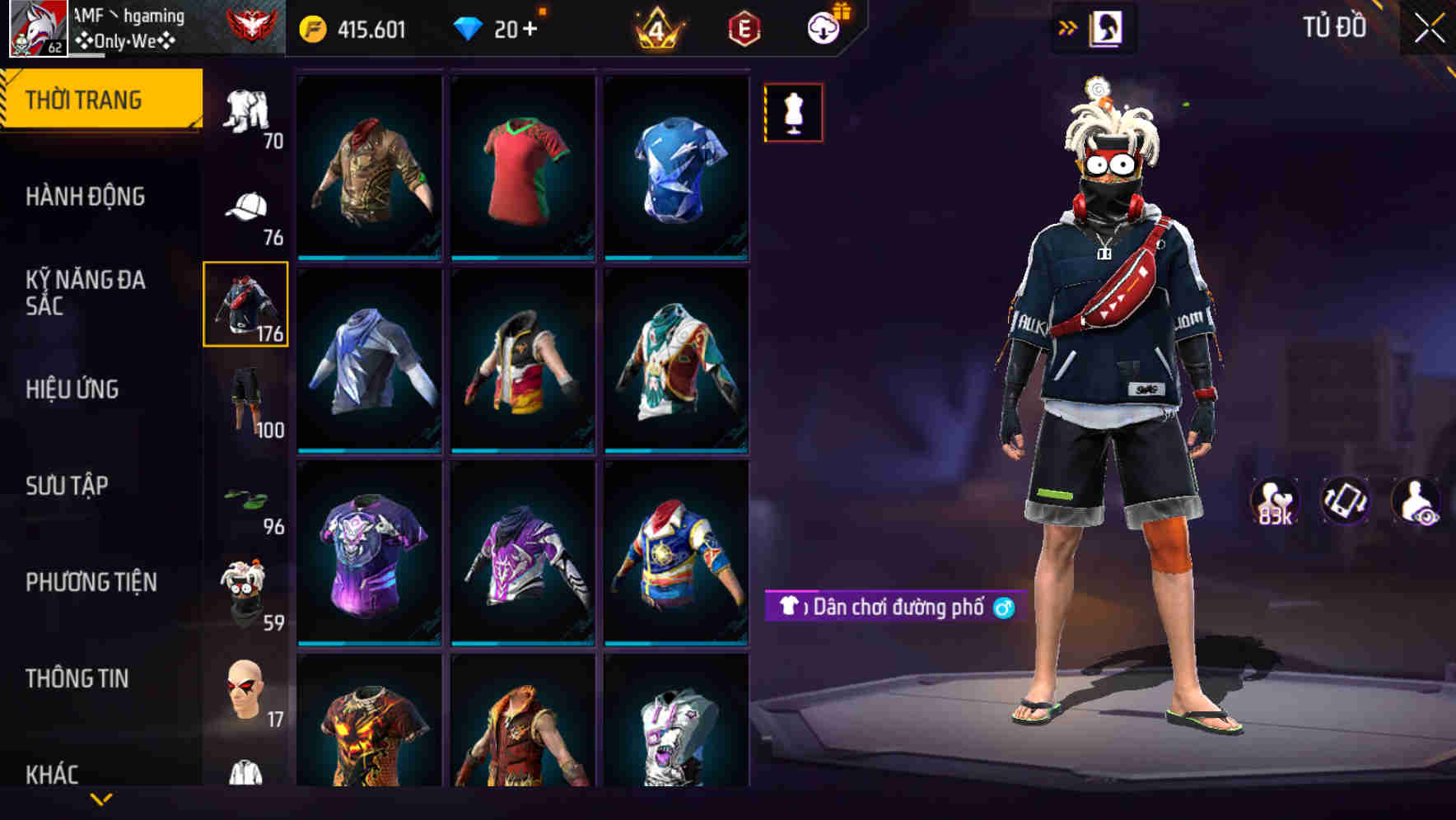Expand the character card icon beside TỦ ĐỒ
Image resolution: width=1456 pixels, height=820 pixels.
[1108, 27]
